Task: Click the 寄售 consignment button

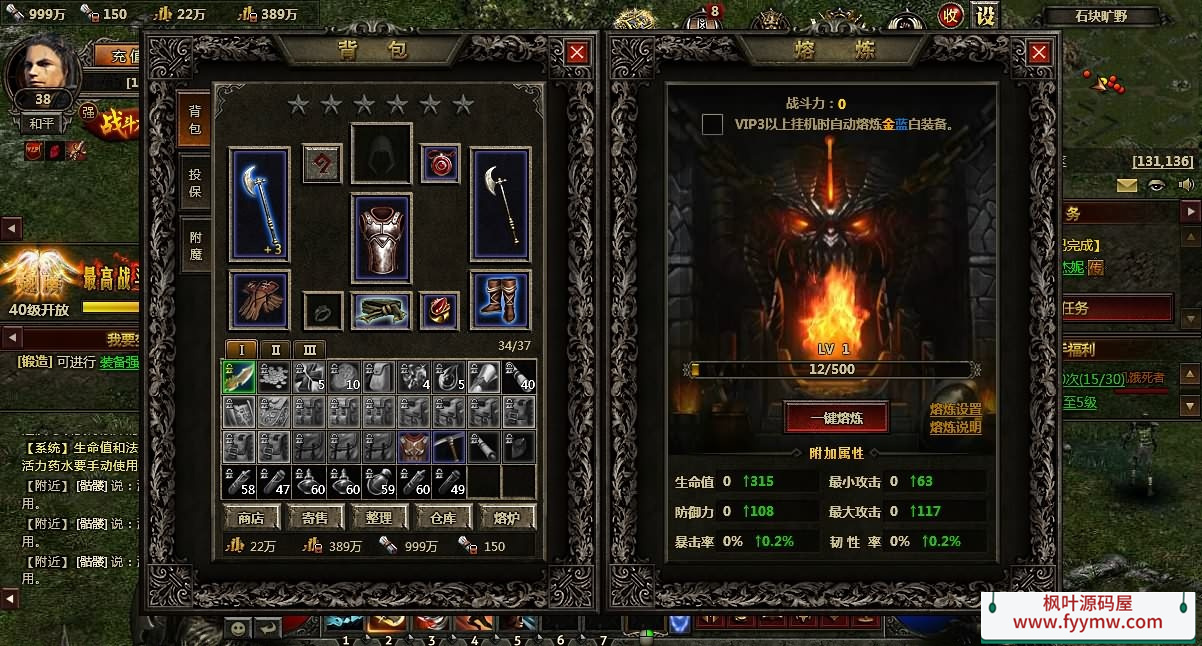Action: [315, 517]
